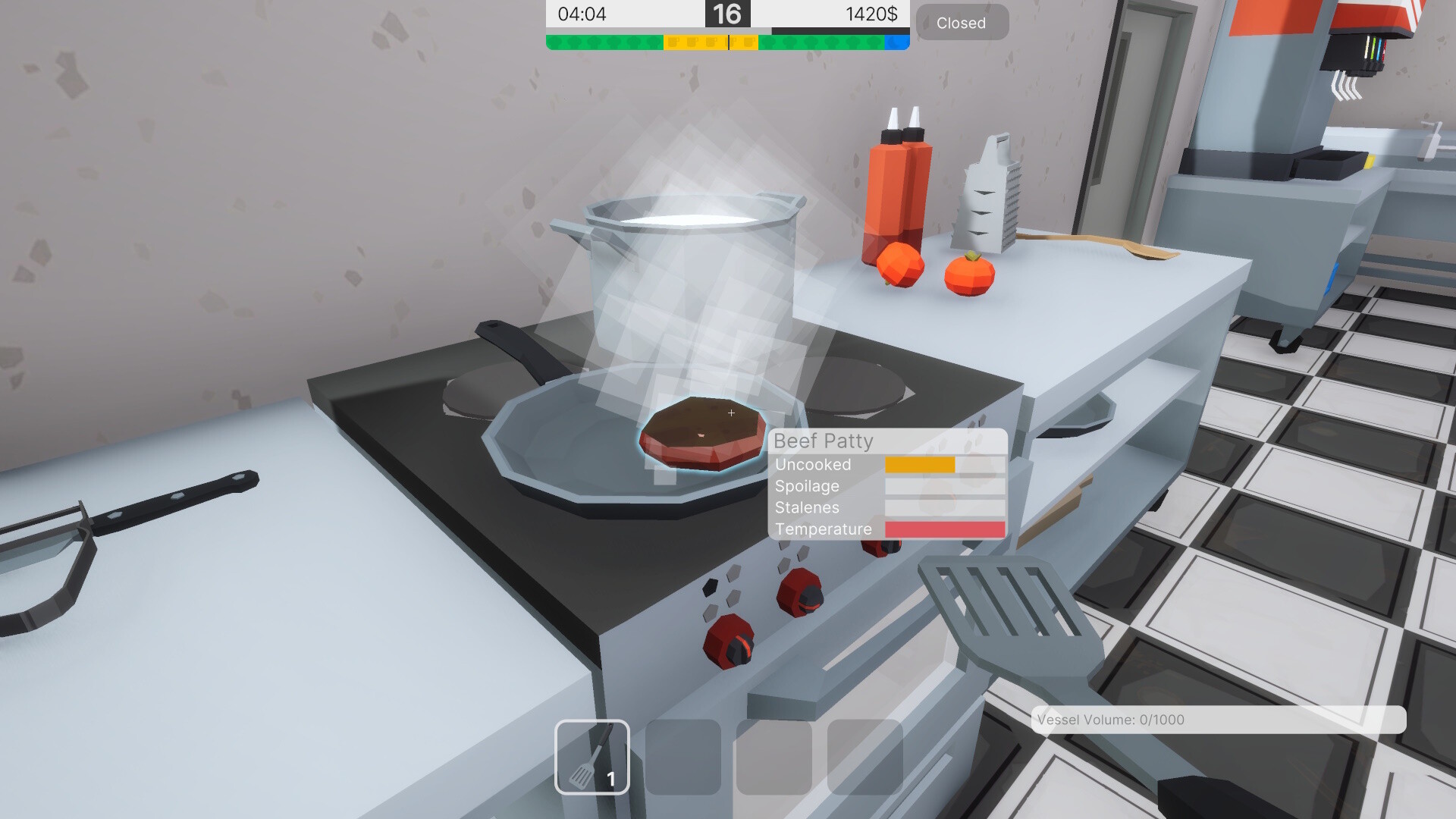Open the Closed restaurant status button
Image resolution: width=1456 pixels, height=819 pixels.
pos(961,22)
